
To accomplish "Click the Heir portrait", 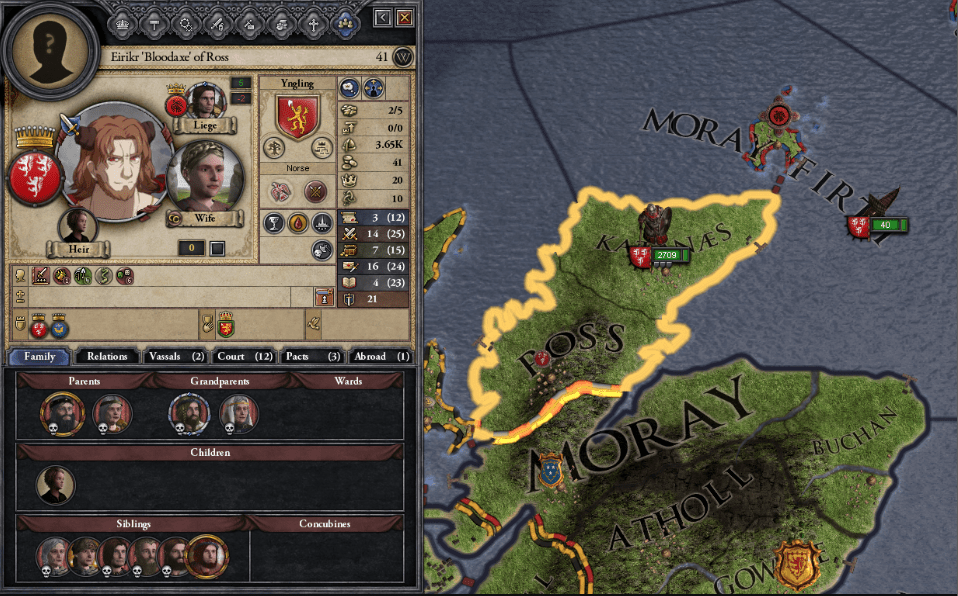I will click(x=77, y=226).
